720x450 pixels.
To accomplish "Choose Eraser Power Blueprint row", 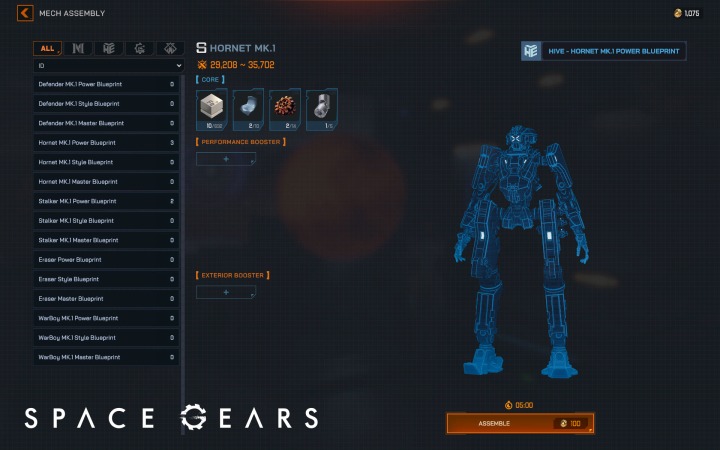I will click(107, 260).
